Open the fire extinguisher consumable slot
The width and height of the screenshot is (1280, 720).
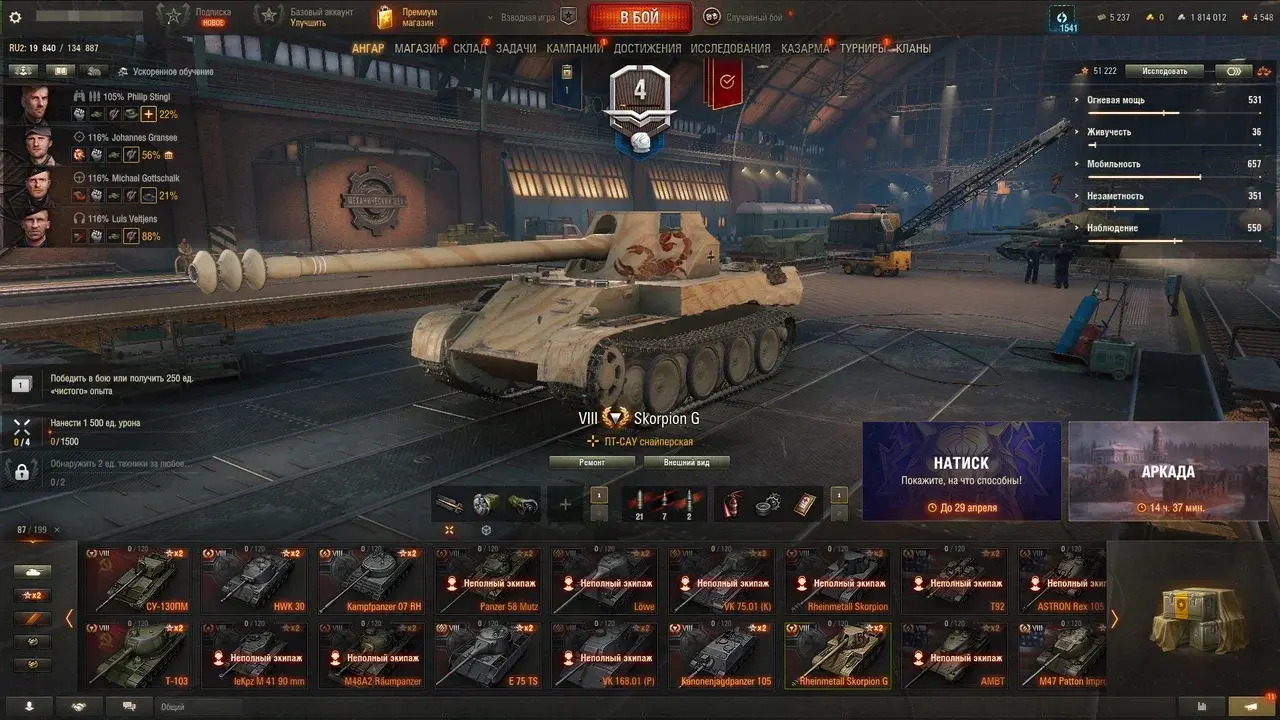pos(733,504)
